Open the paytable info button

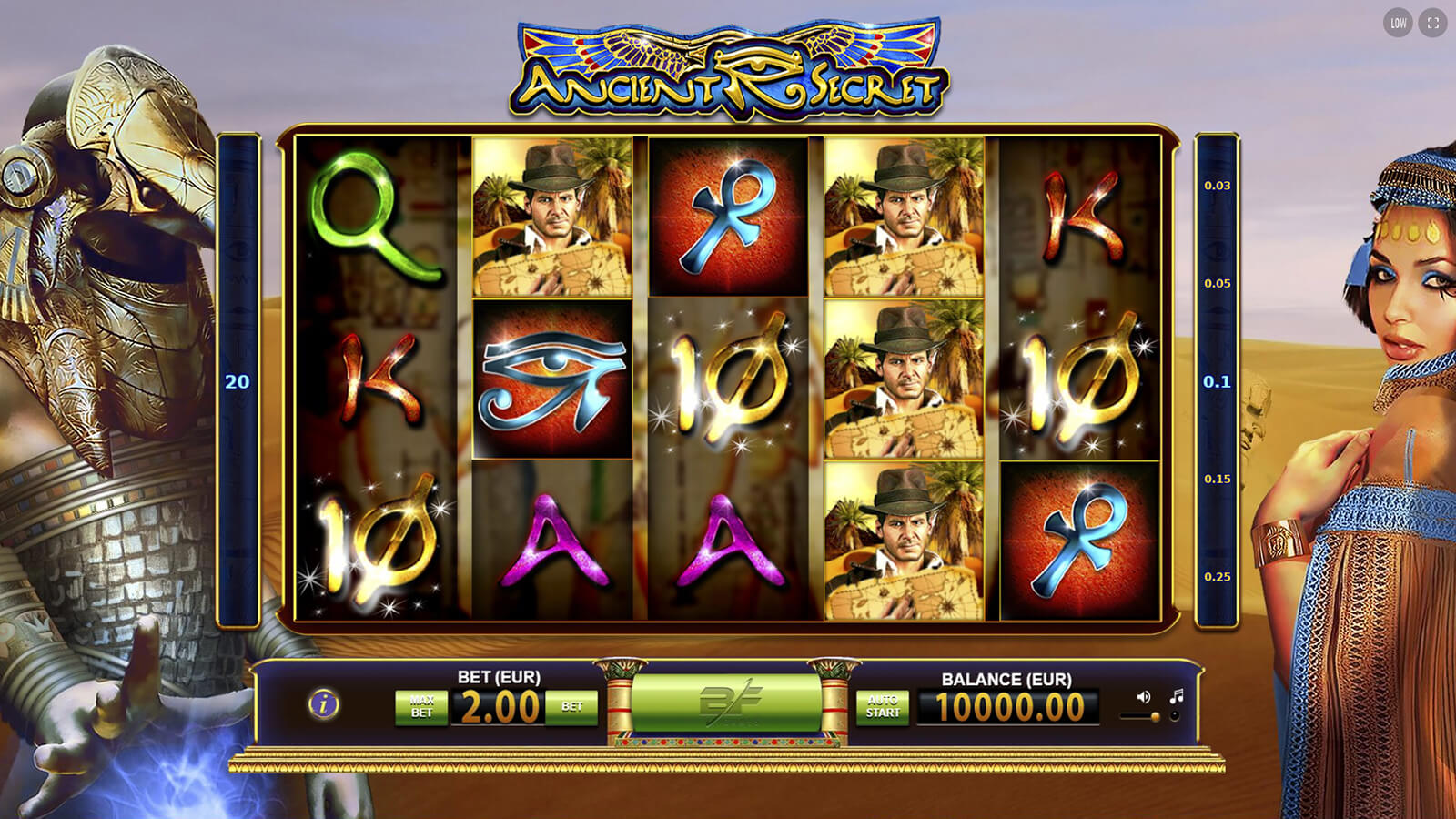324,704
